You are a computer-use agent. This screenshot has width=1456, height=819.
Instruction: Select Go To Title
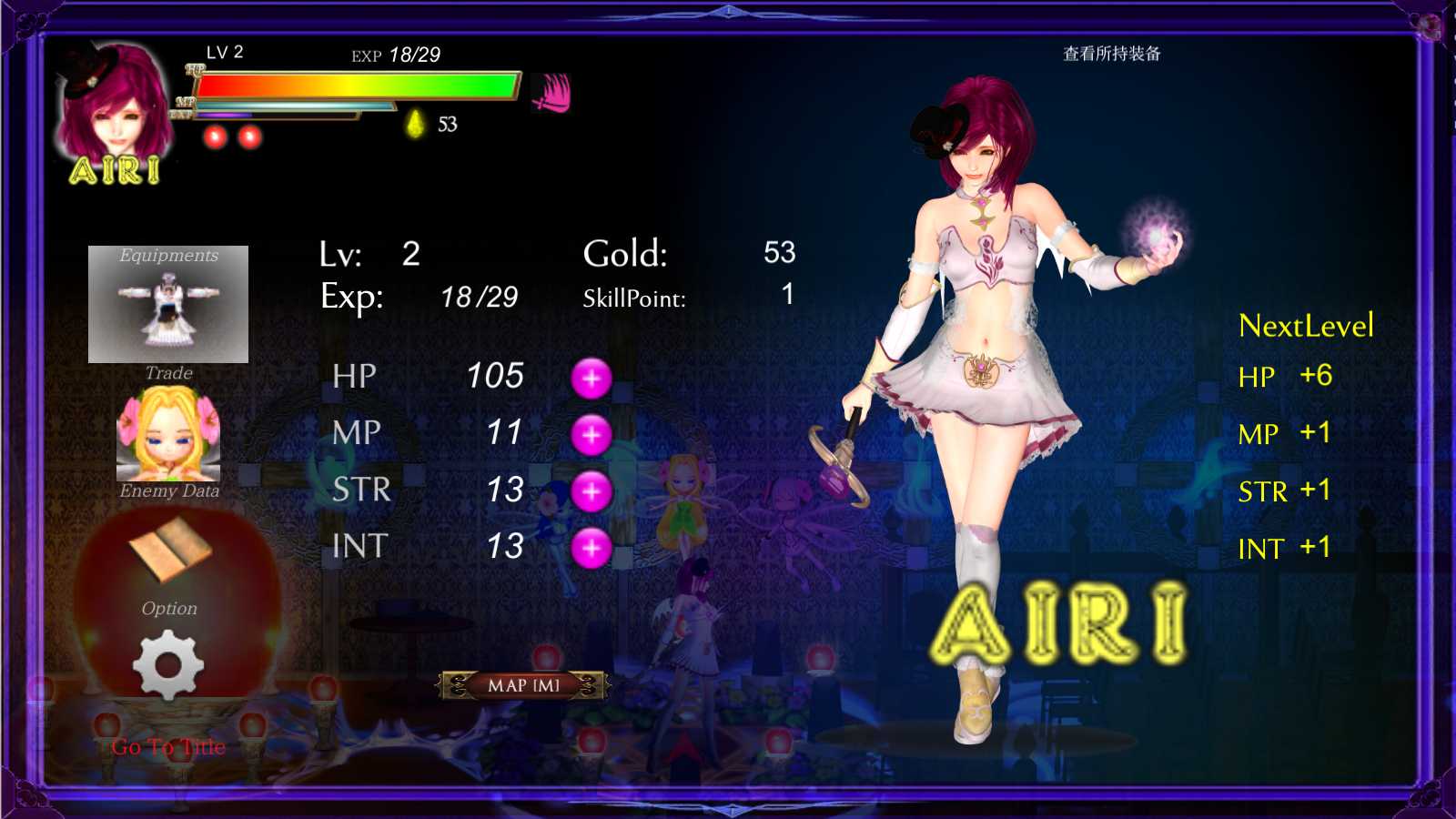167,746
